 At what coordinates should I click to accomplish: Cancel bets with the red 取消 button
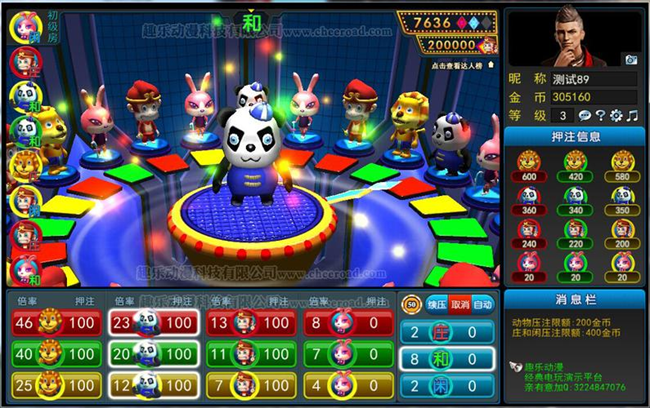(x=460, y=303)
